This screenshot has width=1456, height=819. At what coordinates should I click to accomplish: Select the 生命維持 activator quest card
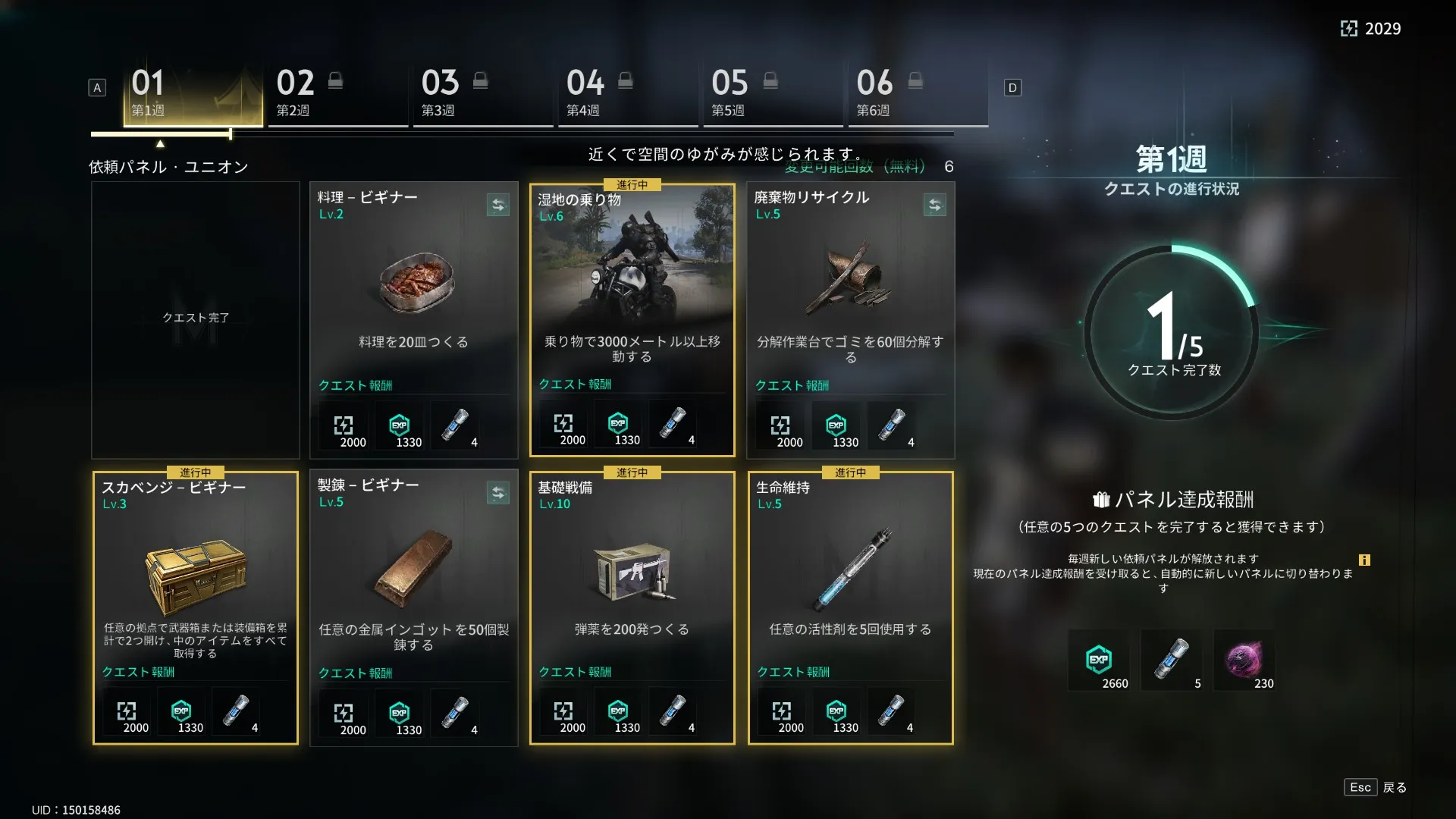coord(850,591)
